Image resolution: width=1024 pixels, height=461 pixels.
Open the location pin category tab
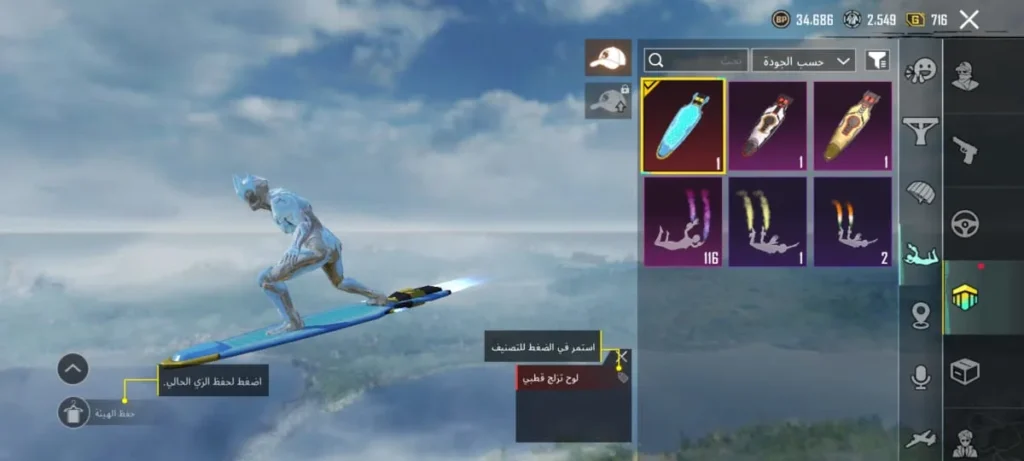point(920,316)
